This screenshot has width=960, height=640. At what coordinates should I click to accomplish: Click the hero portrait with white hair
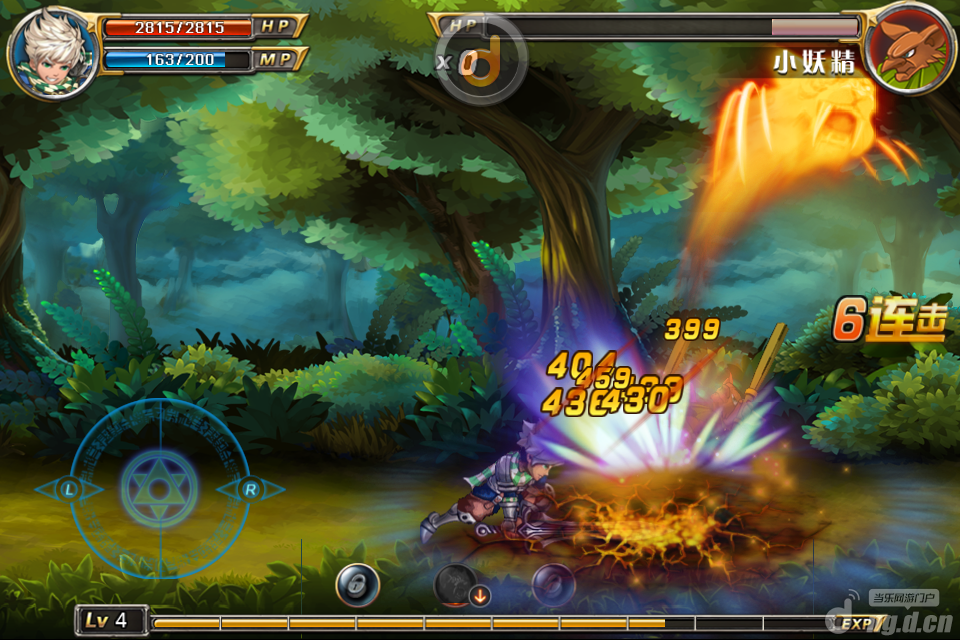(x=54, y=50)
